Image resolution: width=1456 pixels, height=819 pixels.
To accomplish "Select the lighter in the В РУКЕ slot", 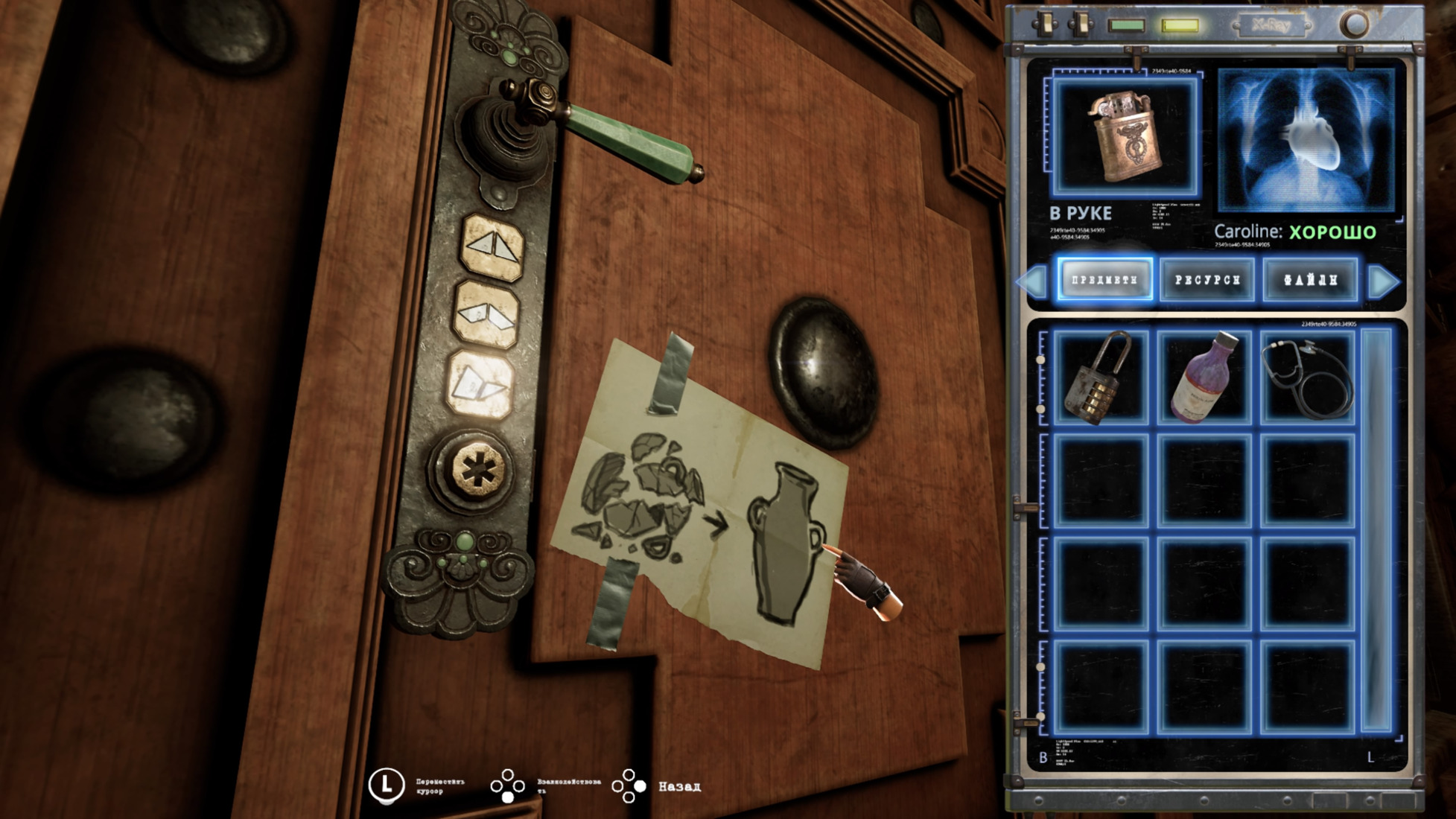I will click(1125, 138).
